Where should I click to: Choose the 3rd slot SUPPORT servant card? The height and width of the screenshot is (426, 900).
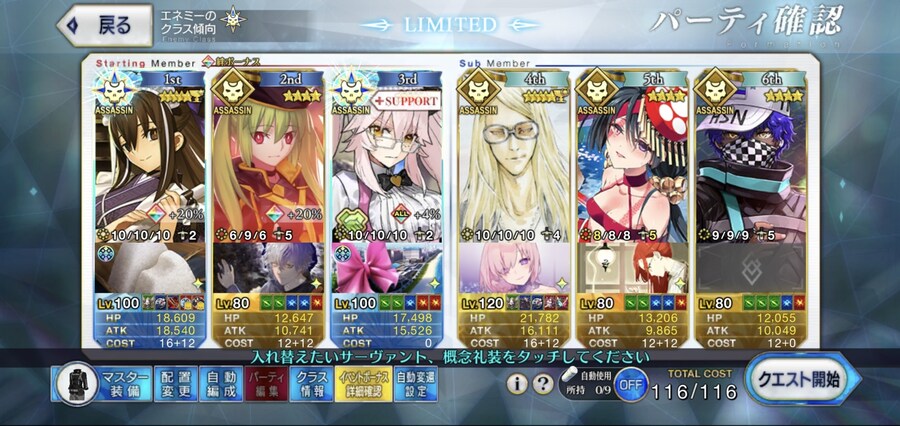point(387,160)
